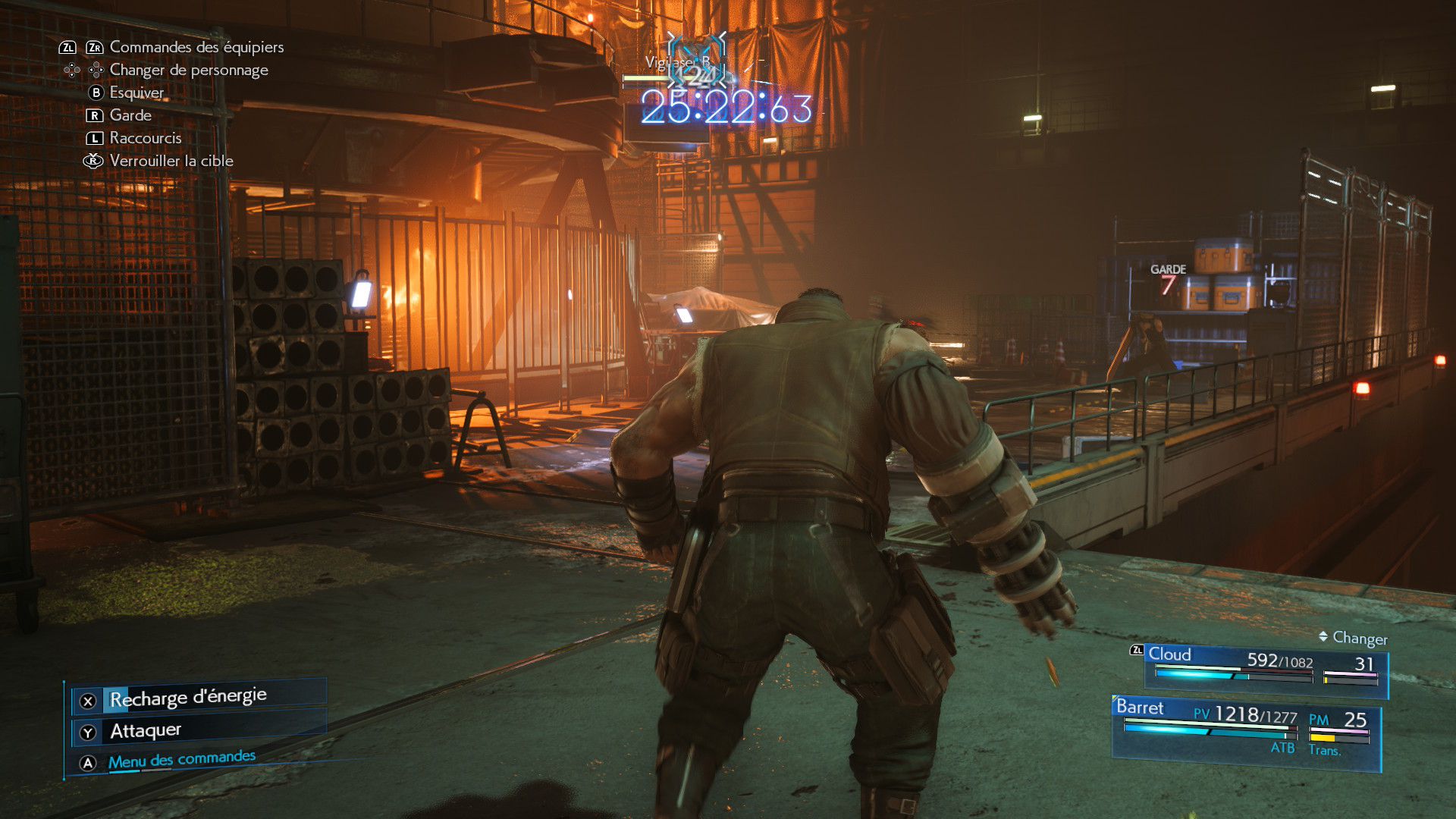The height and width of the screenshot is (819, 1456).
Task: Select the Recharge d'énergie command
Action: tap(188, 698)
